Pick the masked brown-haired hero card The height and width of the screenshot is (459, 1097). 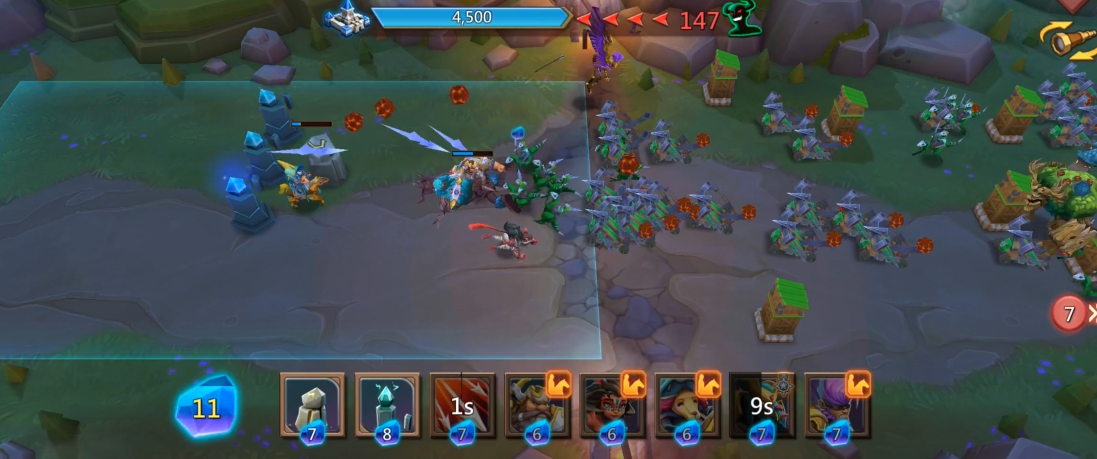click(612, 405)
